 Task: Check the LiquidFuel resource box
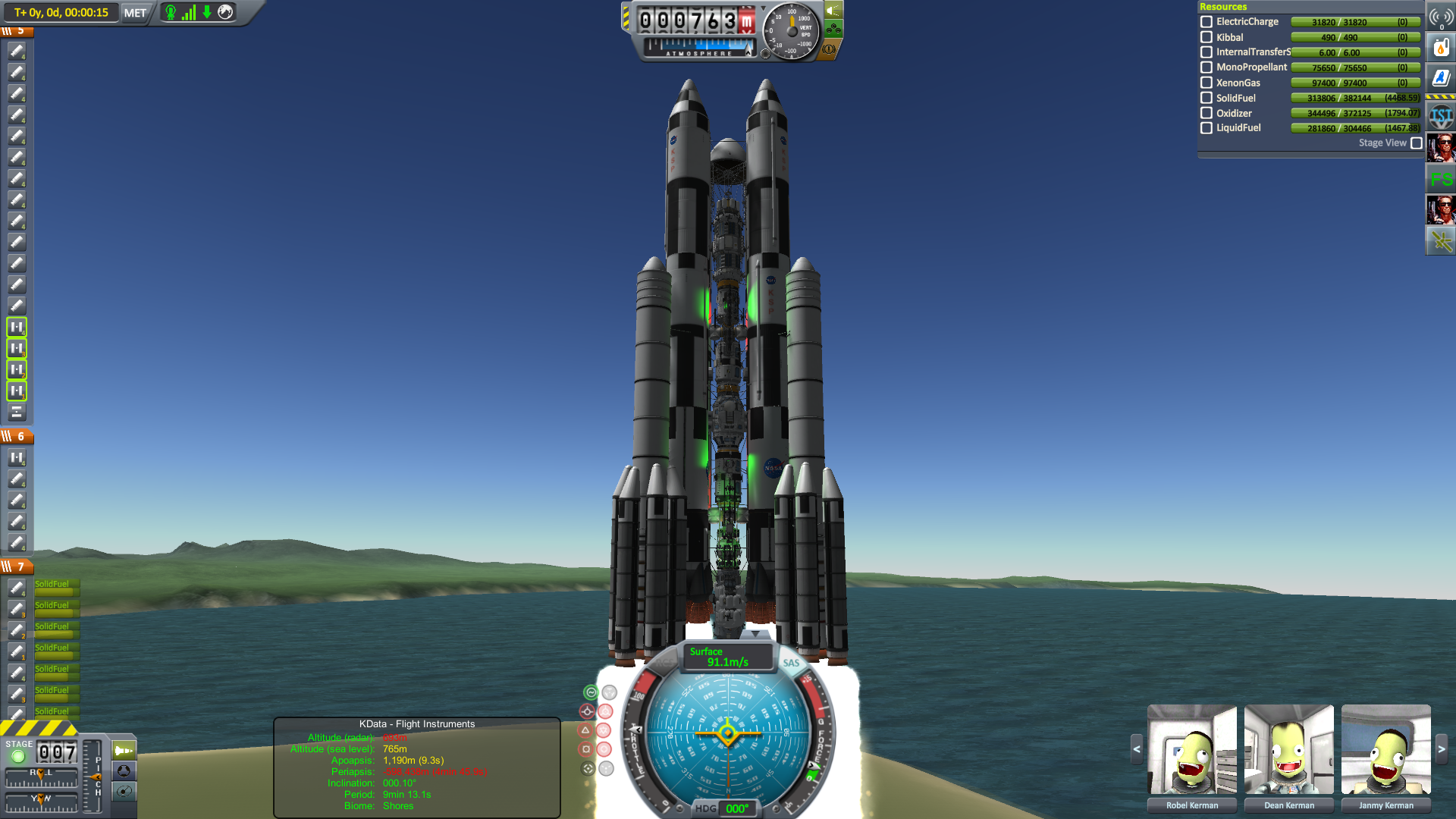click(x=1207, y=128)
